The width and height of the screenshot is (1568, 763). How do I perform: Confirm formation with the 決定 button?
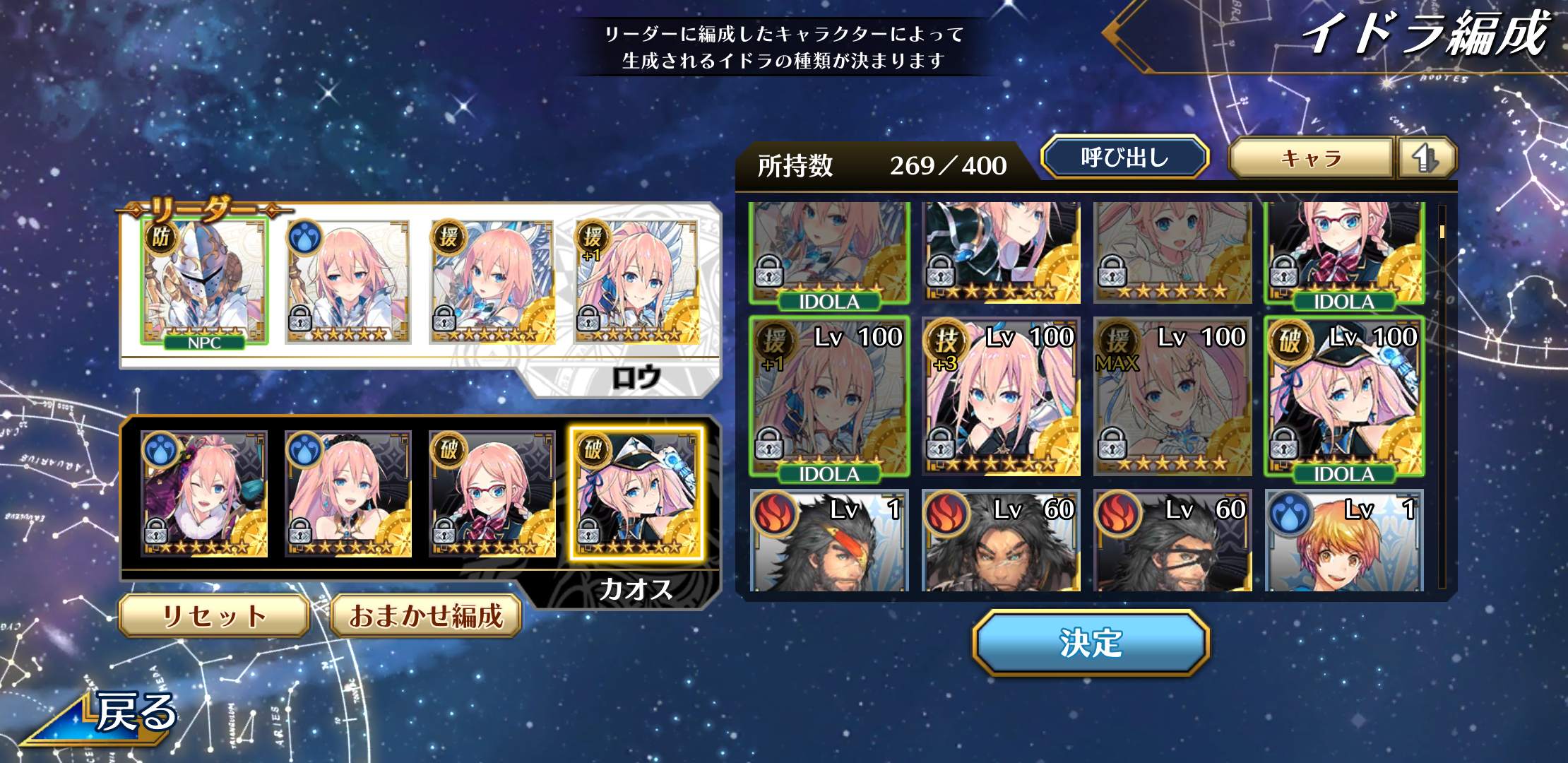[x=1091, y=643]
